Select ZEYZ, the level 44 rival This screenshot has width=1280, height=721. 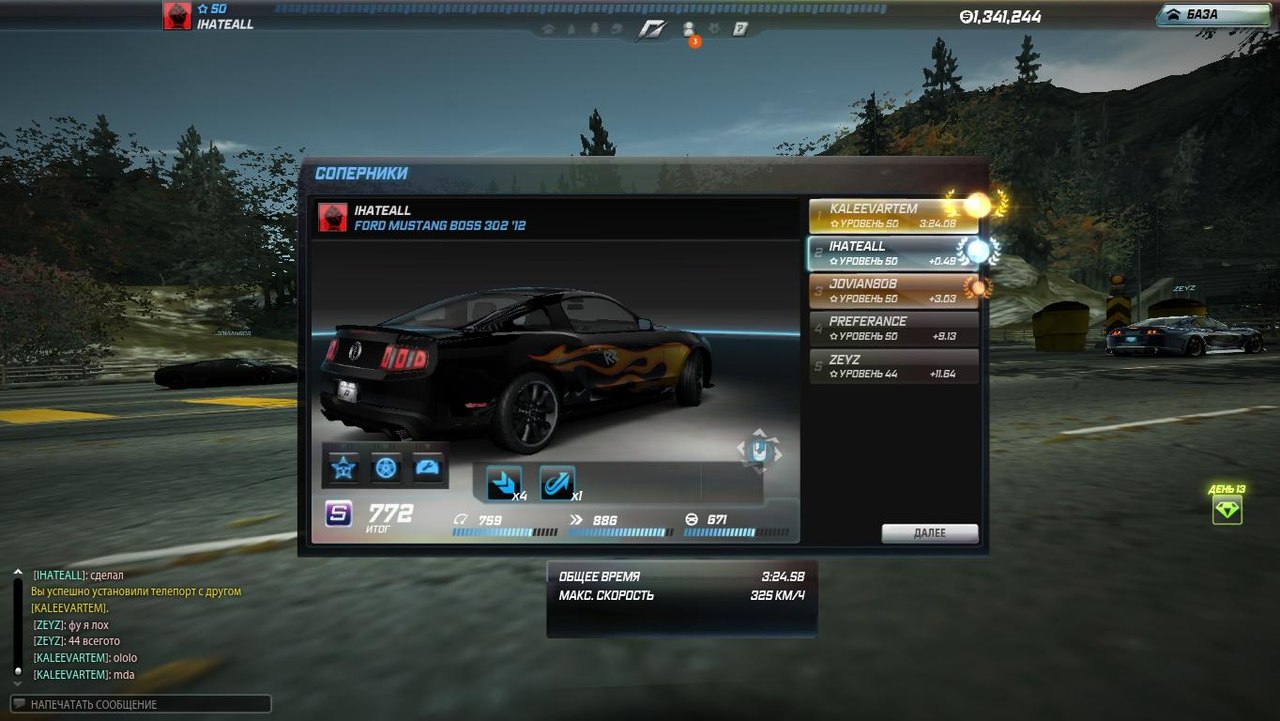(880, 366)
